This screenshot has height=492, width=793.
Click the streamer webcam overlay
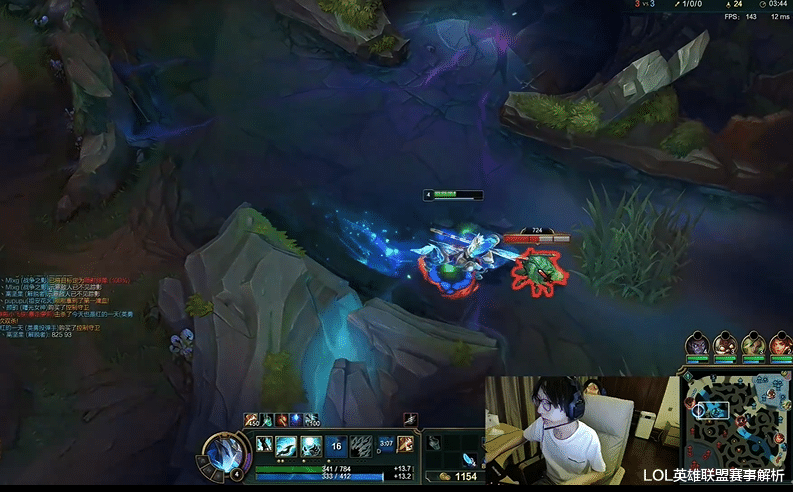pos(580,425)
